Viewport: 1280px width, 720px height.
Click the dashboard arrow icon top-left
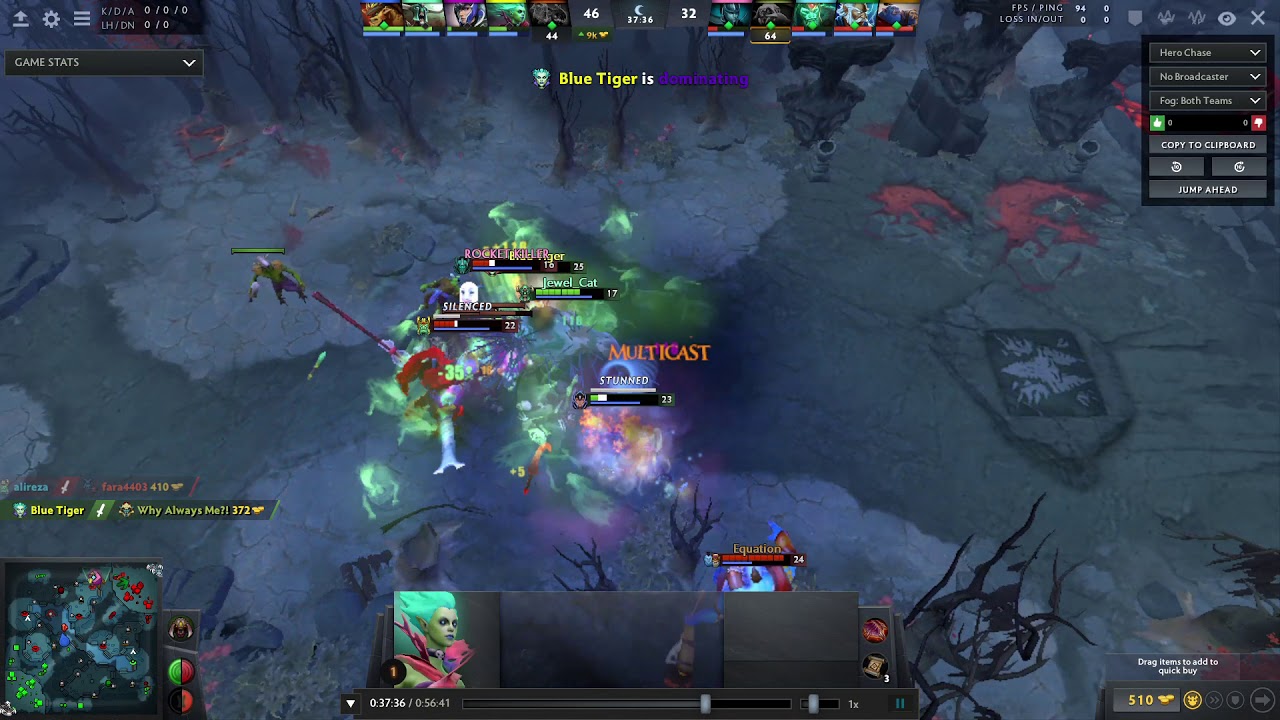point(20,18)
